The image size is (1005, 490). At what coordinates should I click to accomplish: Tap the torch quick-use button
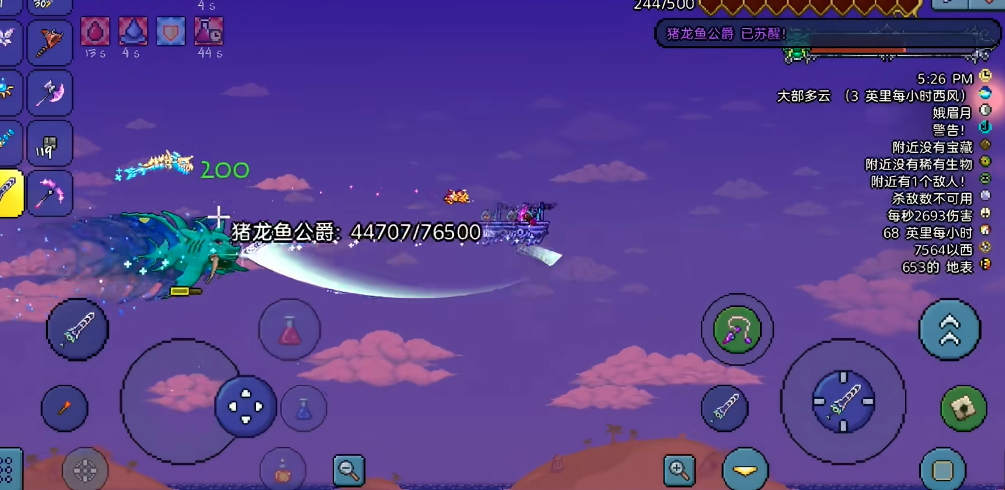click(65, 408)
